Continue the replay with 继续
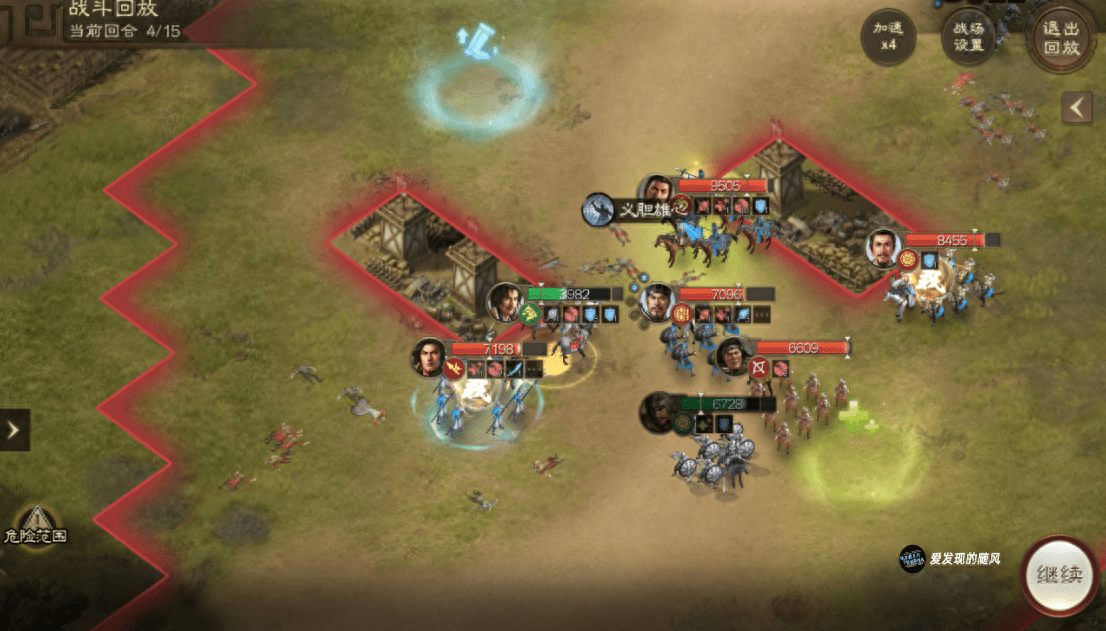1106x631 pixels. pyautogui.click(x=1060, y=577)
